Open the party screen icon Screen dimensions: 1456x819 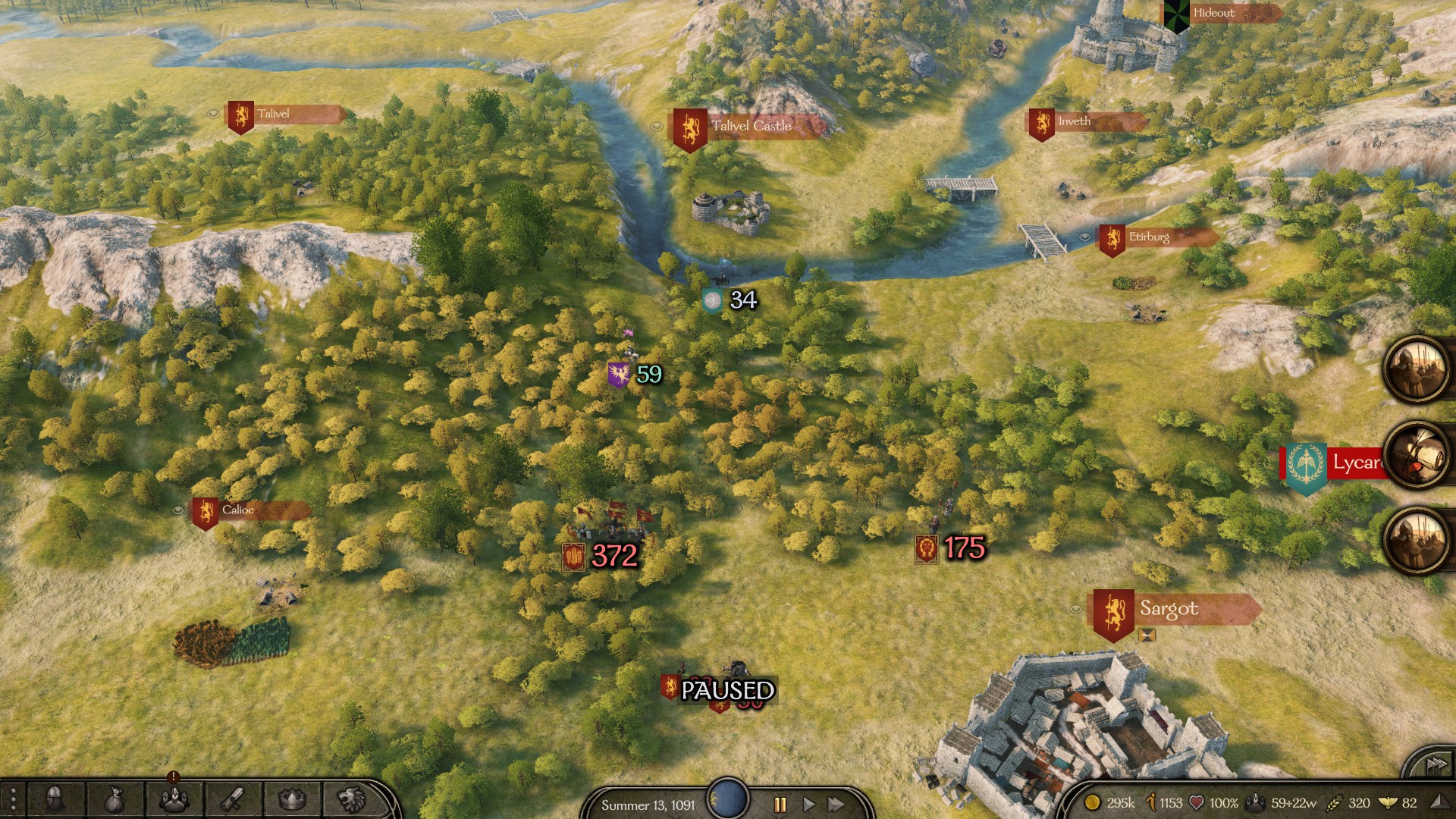click(174, 799)
